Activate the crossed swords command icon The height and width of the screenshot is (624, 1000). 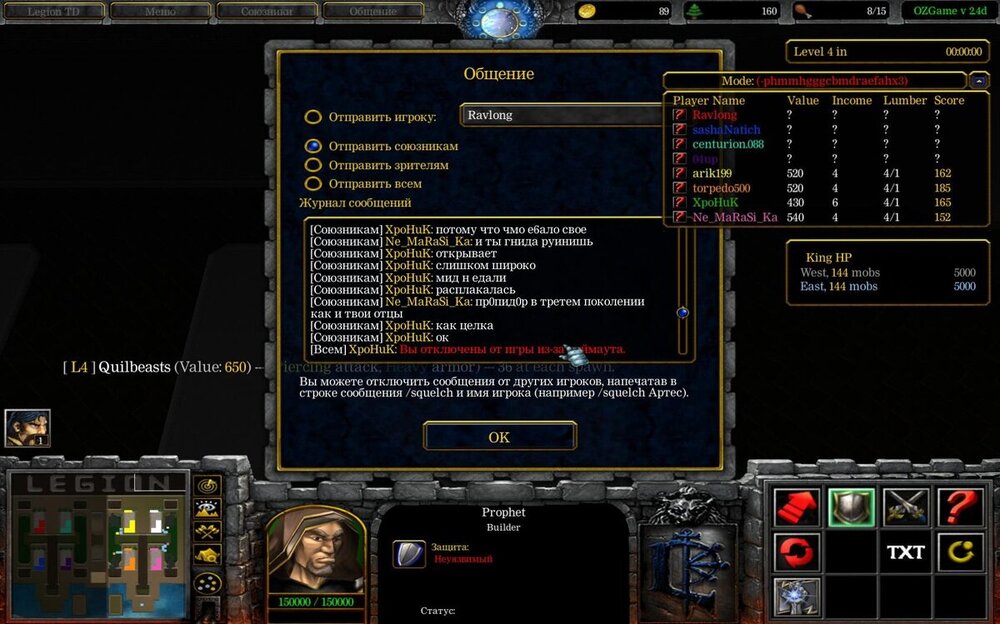[905, 507]
